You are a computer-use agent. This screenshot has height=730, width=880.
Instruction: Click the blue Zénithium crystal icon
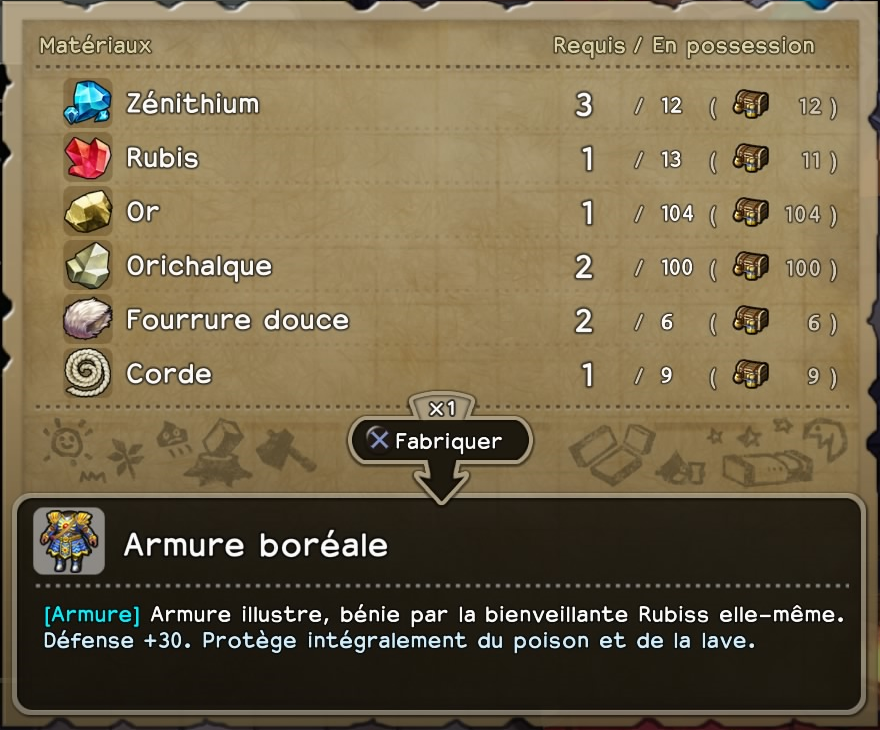click(x=87, y=103)
